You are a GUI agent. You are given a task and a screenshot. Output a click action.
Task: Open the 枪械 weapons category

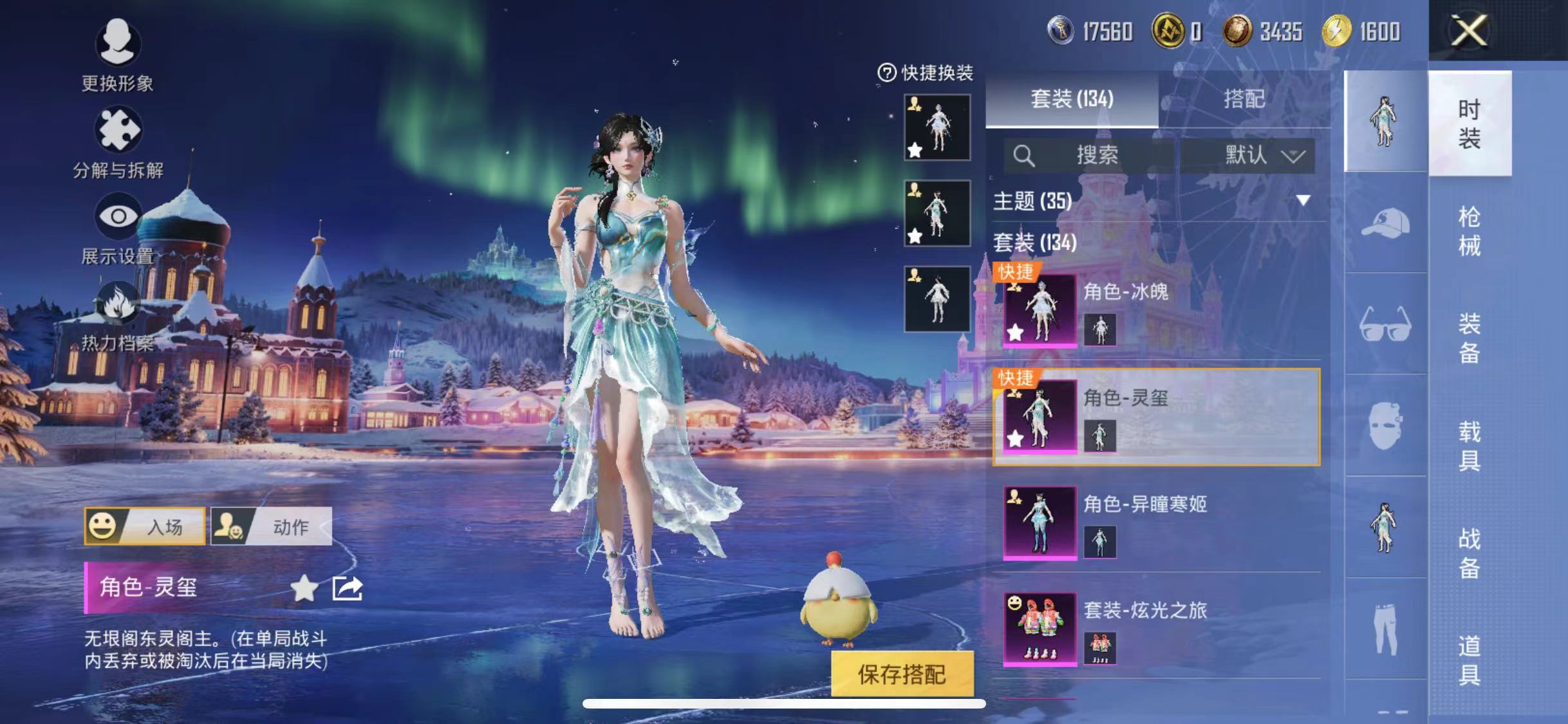(x=1469, y=230)
